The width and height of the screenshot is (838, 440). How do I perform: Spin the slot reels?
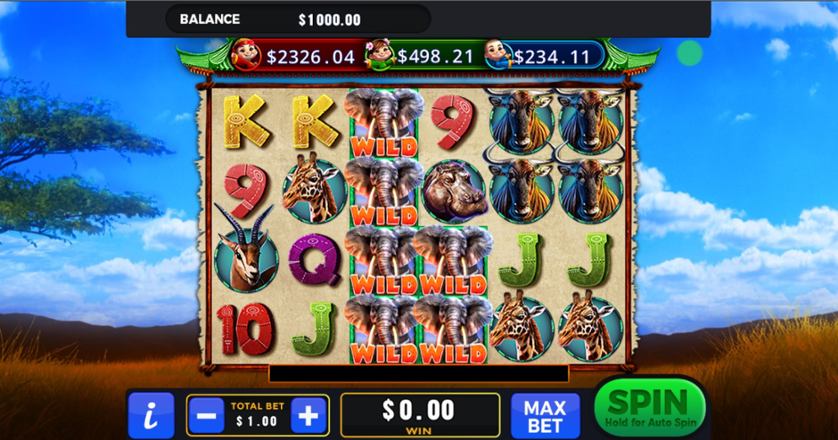649,409
